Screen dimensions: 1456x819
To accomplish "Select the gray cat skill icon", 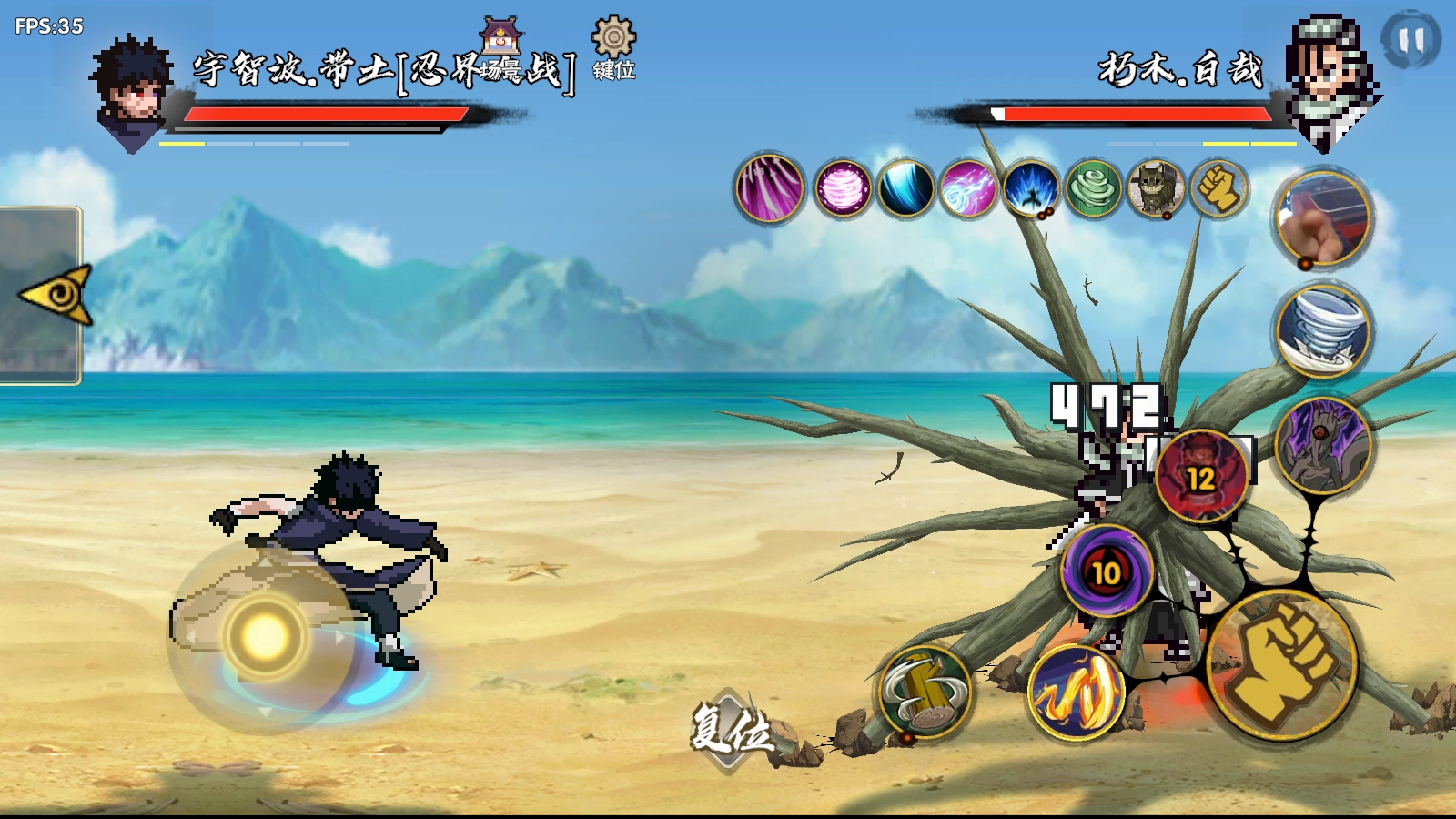I will pos(1156,189).
